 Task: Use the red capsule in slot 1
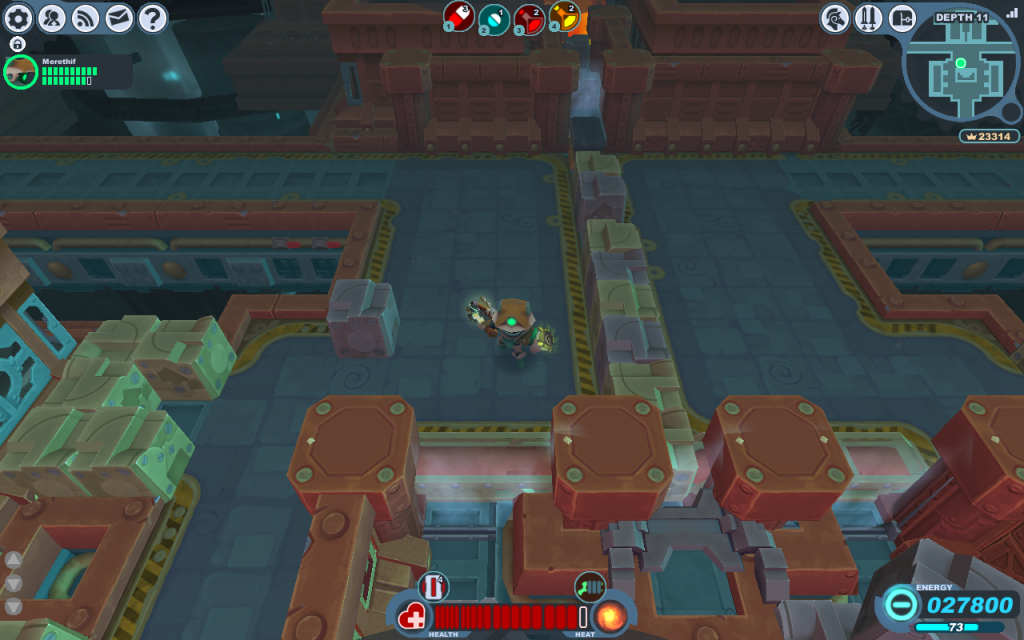[x=458, y=17]
